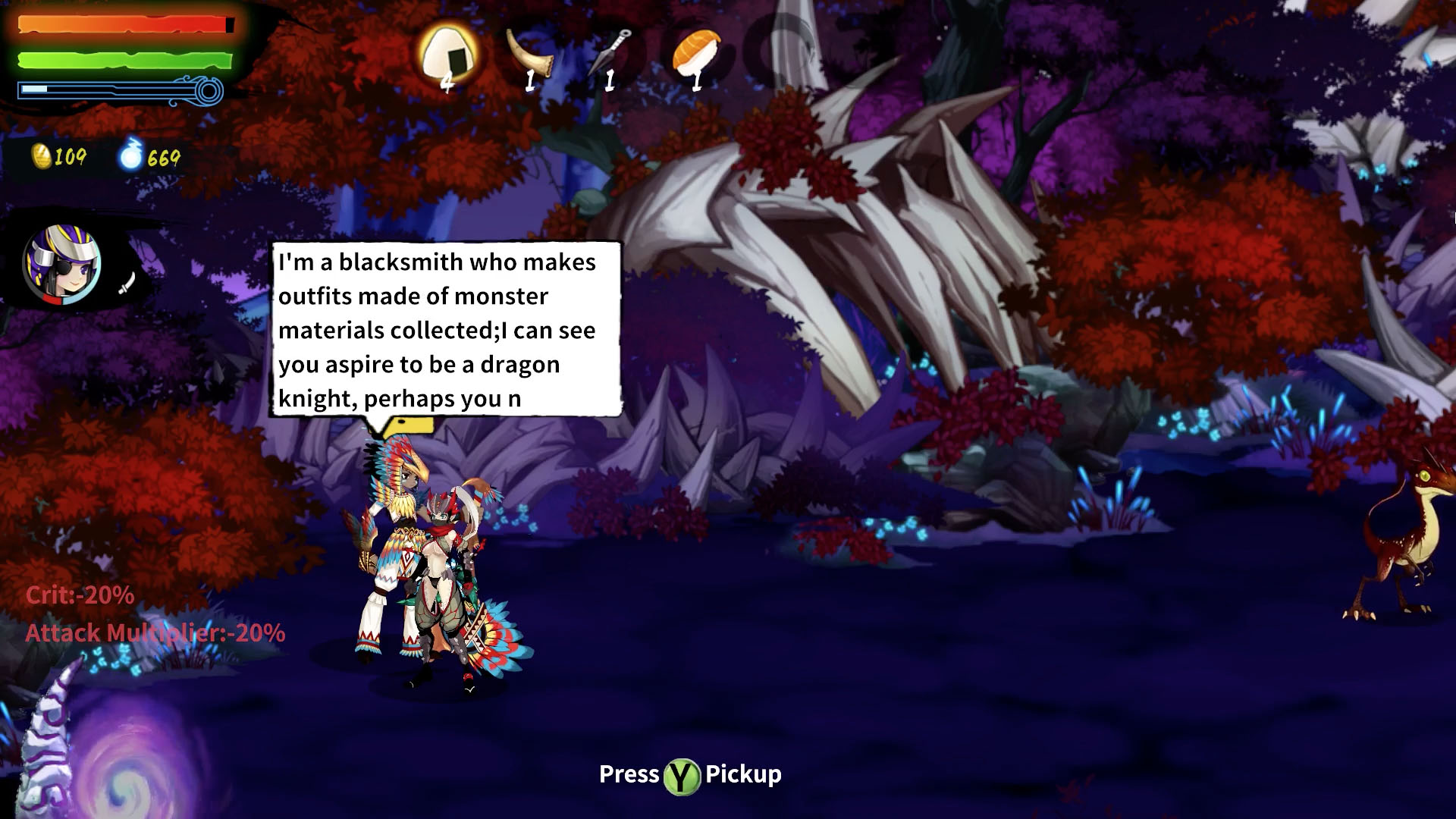Viewport: 1456px width, 819px height.
Task: Select the monster horn in the hotbar
Action: pyautogui.click(x=529, y=53)
